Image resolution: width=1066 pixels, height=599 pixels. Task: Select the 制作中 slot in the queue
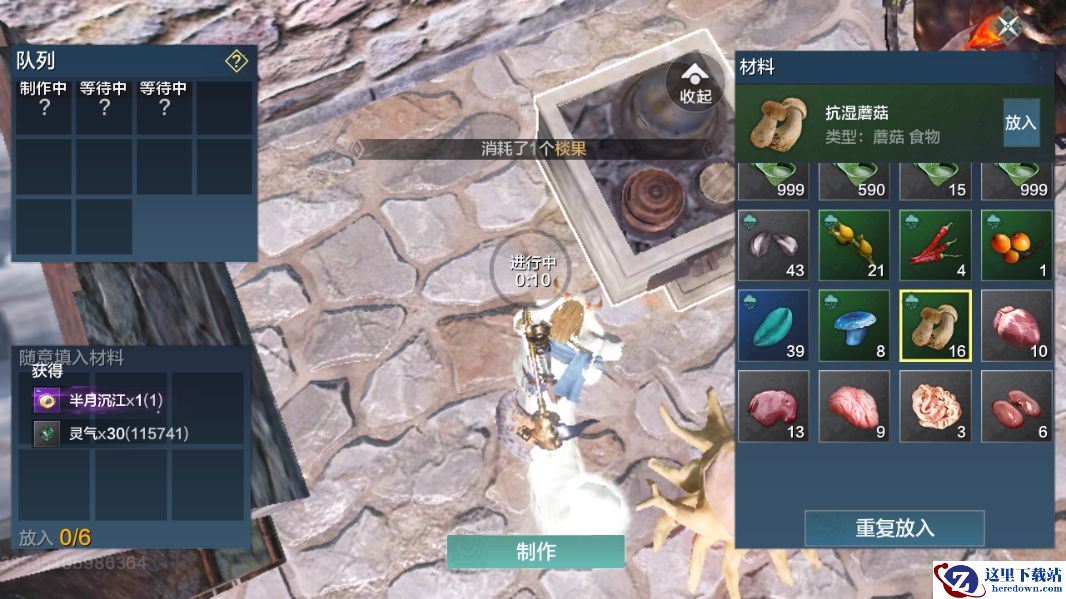pos(44,107)
